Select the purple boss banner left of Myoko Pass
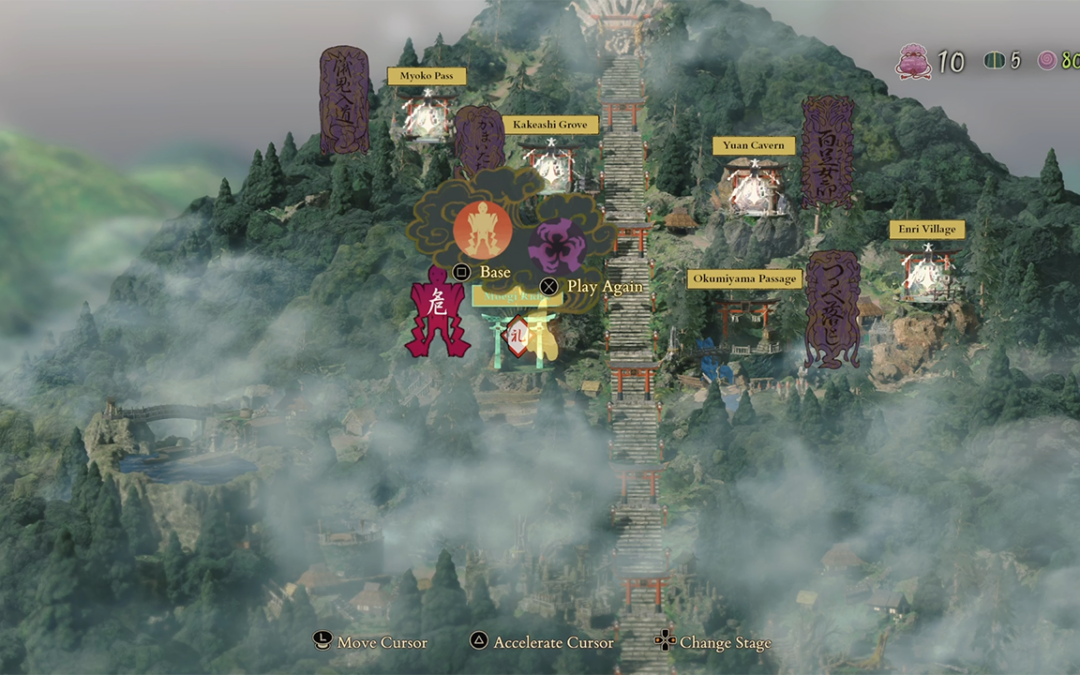 (x=344, y=100)
